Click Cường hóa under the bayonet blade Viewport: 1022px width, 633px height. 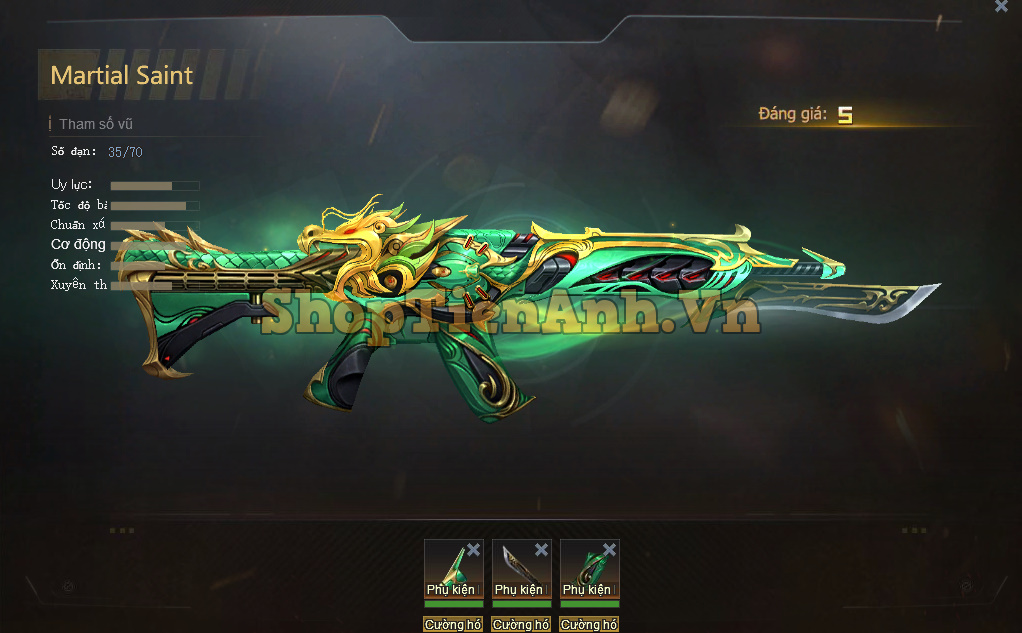click(521, 625)
